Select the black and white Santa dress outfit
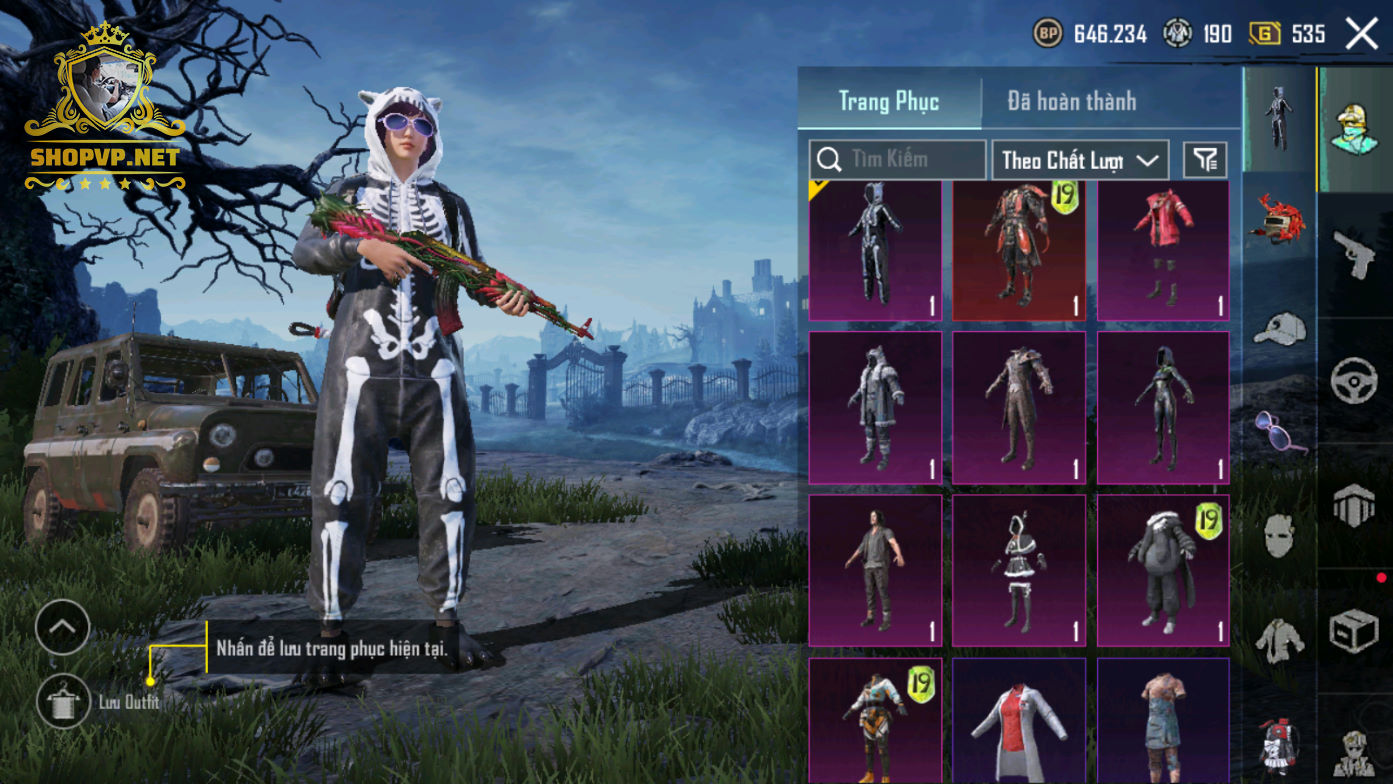Screen dimensions: 1393x784 [1018, 570]
